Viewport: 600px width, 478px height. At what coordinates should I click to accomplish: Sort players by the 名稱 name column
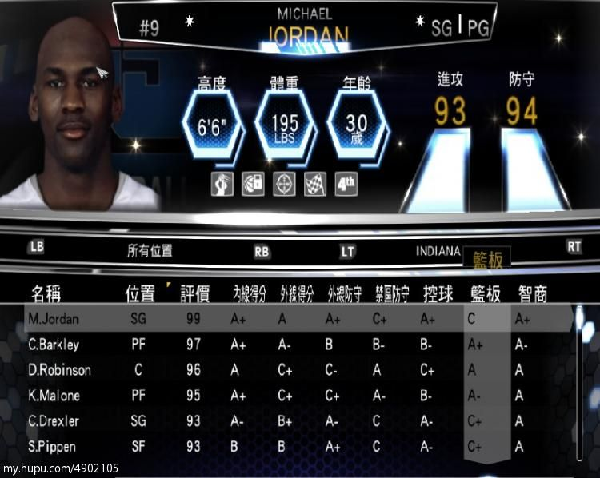tap(52, 293)
